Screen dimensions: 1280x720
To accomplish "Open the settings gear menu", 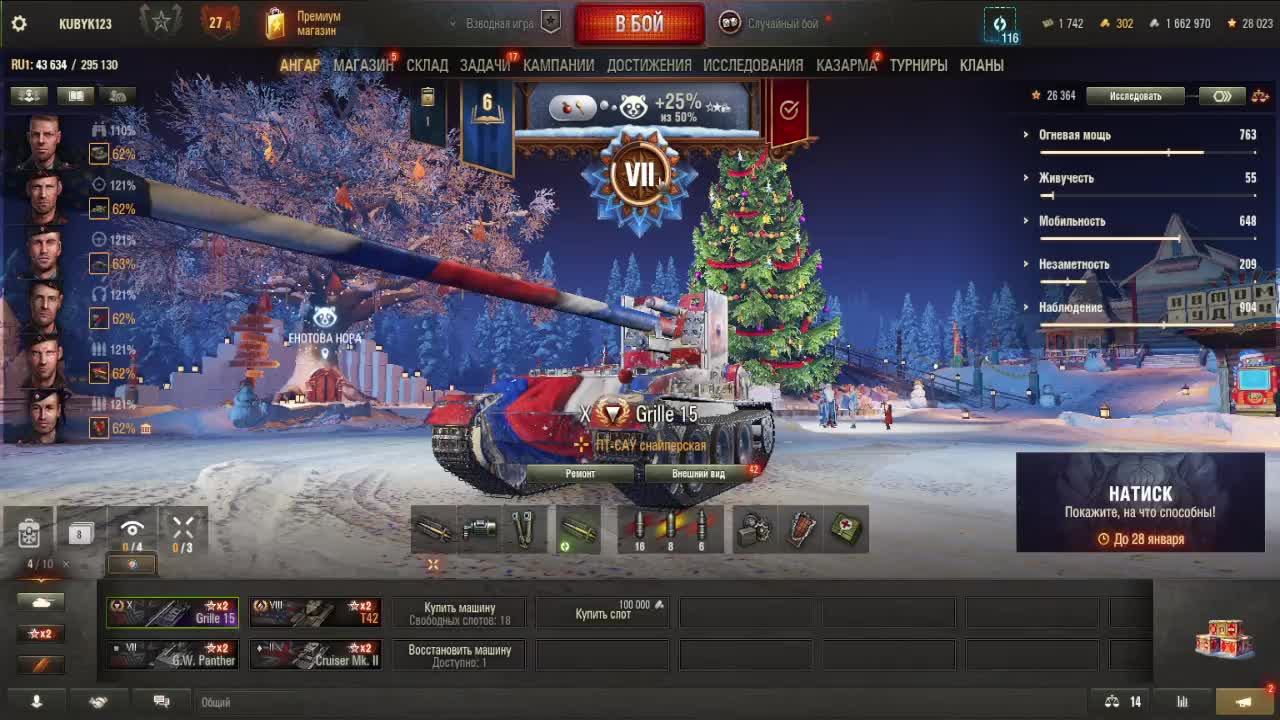I will coord(18,24).
